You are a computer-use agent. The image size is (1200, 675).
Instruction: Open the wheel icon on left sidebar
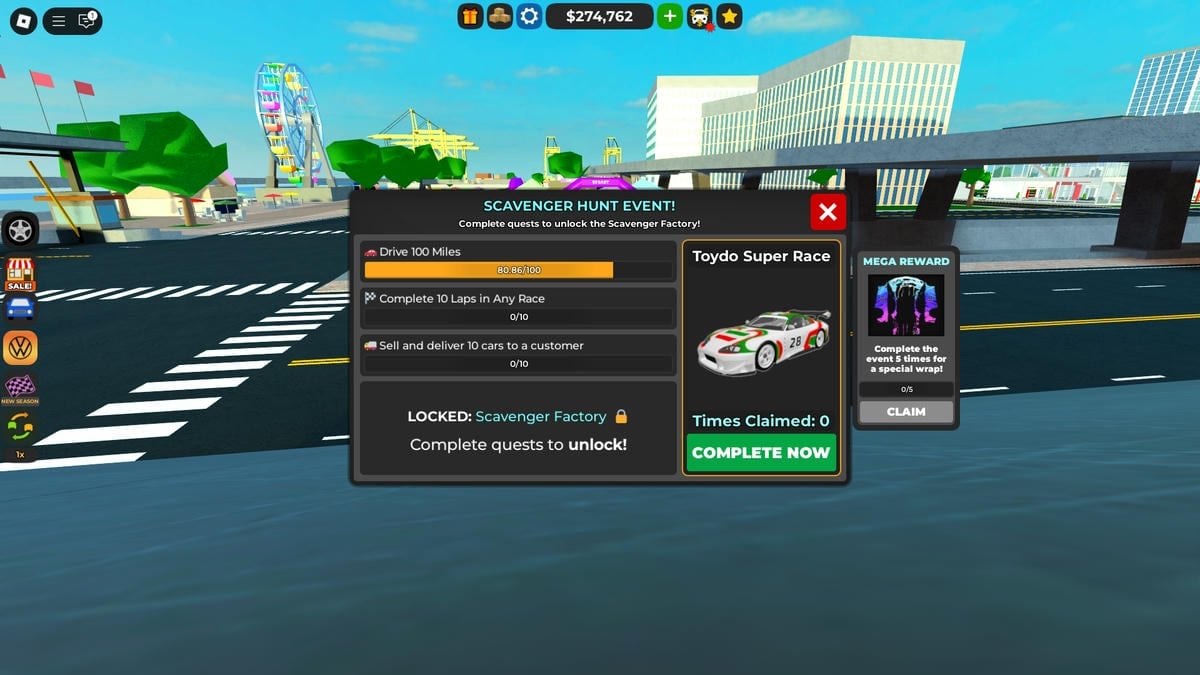[x=20, y=231]
